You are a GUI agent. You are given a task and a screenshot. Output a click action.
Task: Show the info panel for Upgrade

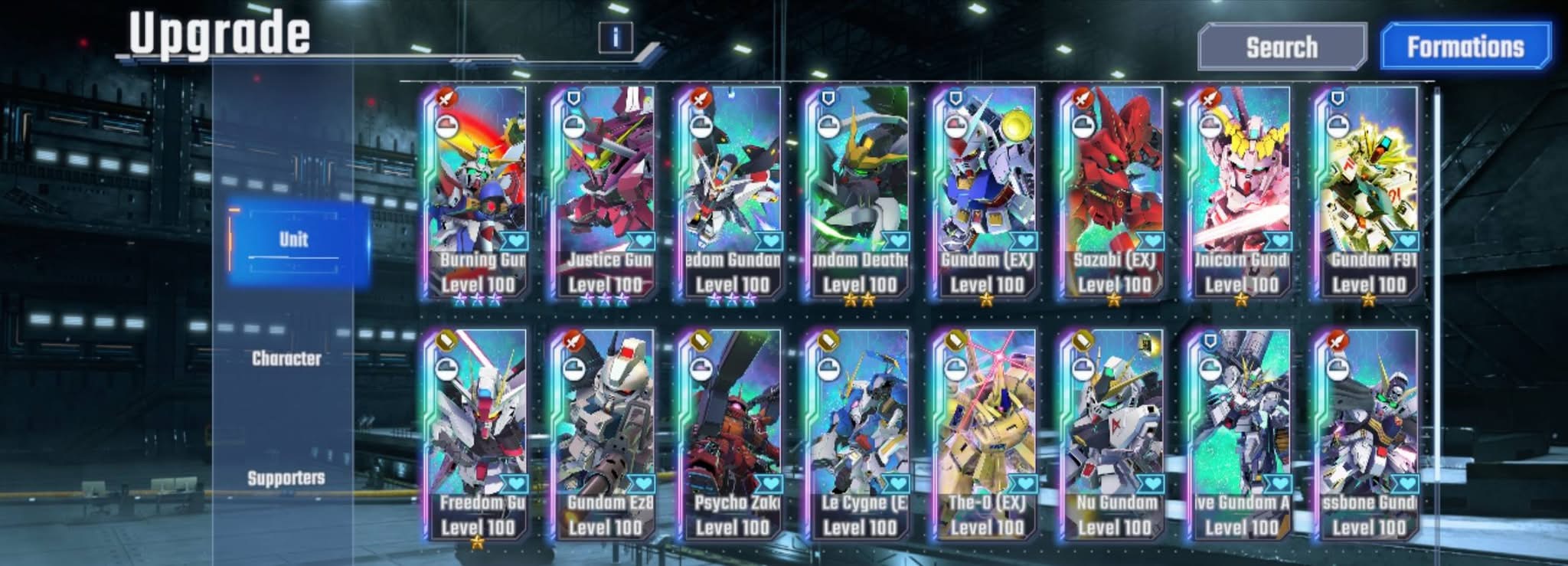point(616,37)
